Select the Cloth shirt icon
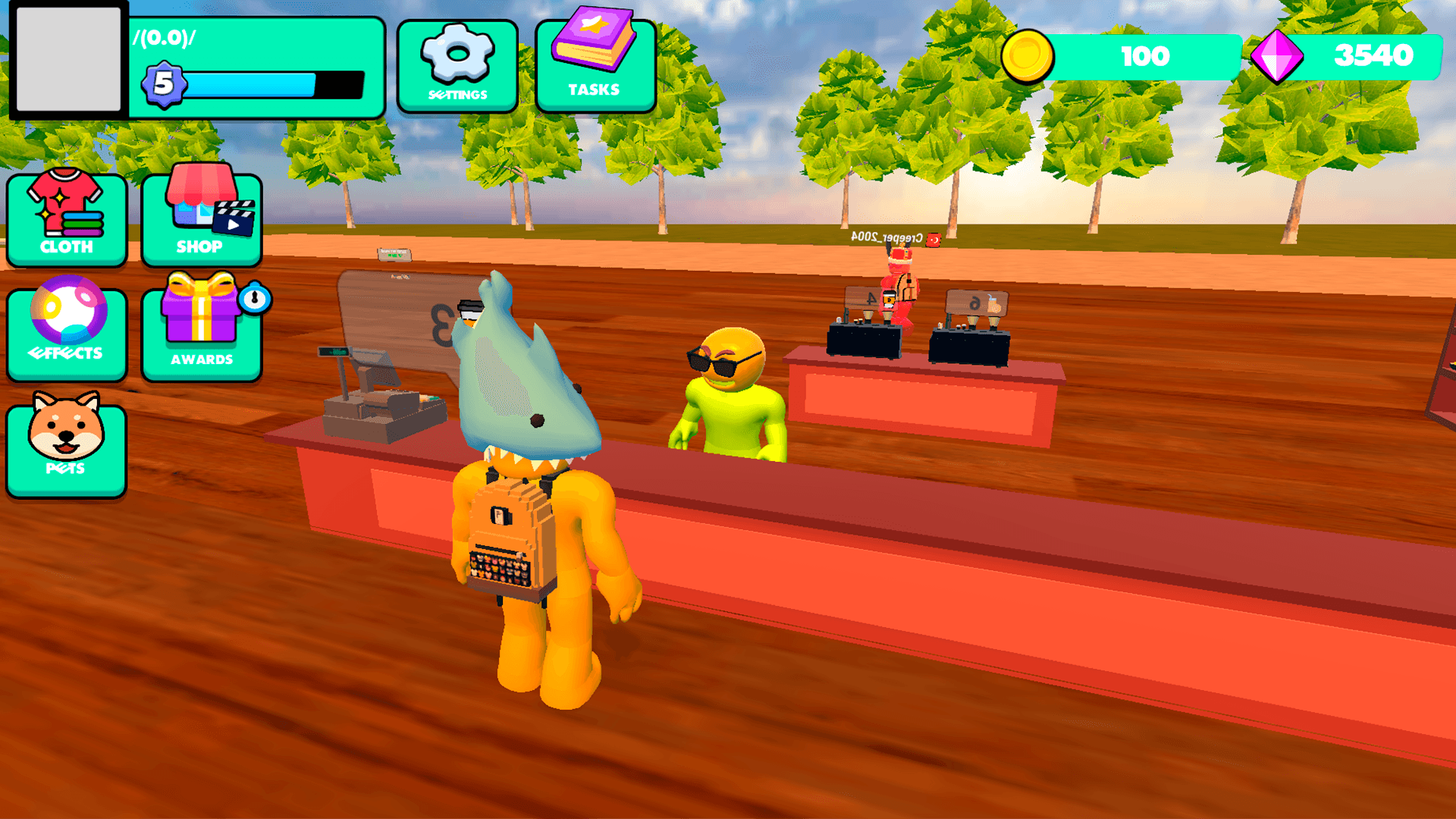1456x819 pixels. [66, 209]
